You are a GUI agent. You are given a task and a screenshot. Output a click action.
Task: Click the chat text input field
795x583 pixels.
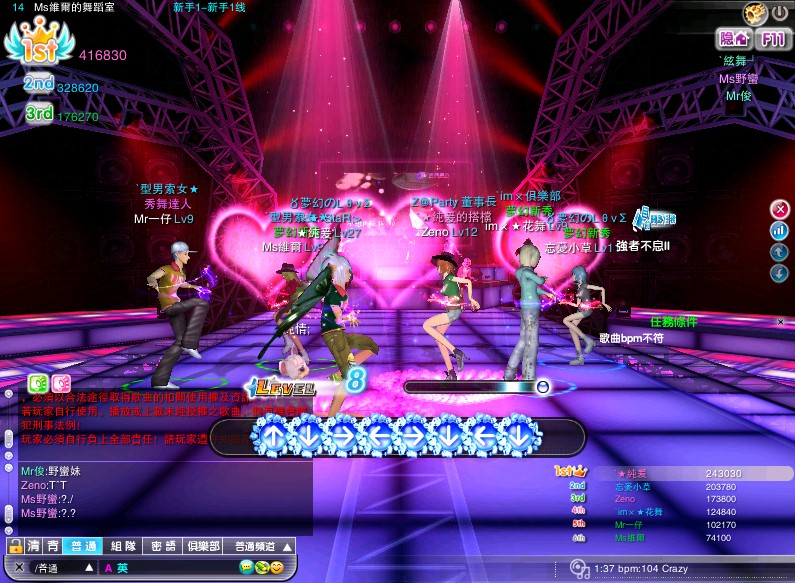(x=170, y=568)
